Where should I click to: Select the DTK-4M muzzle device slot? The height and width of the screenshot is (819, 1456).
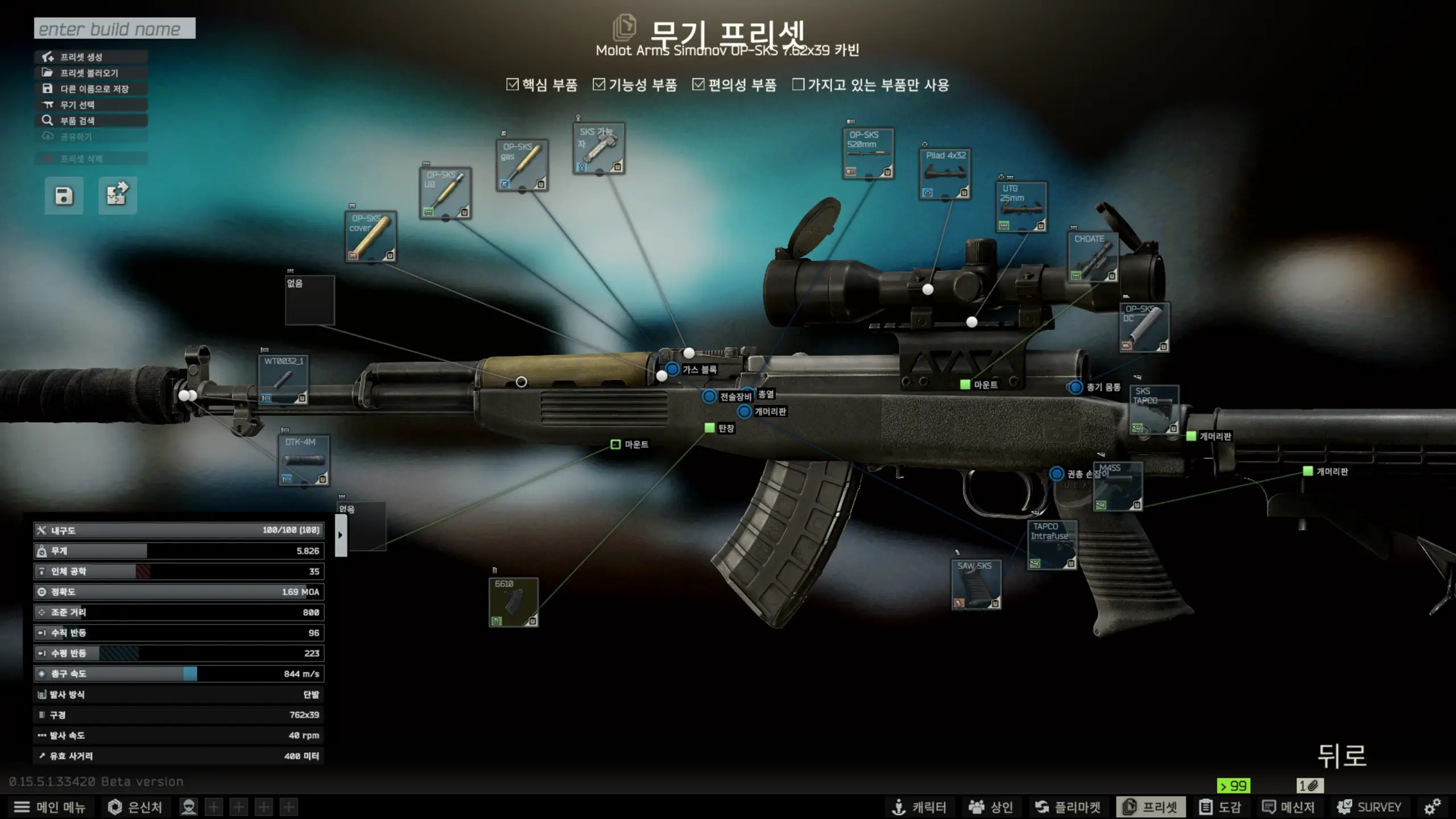pos(304,461)
